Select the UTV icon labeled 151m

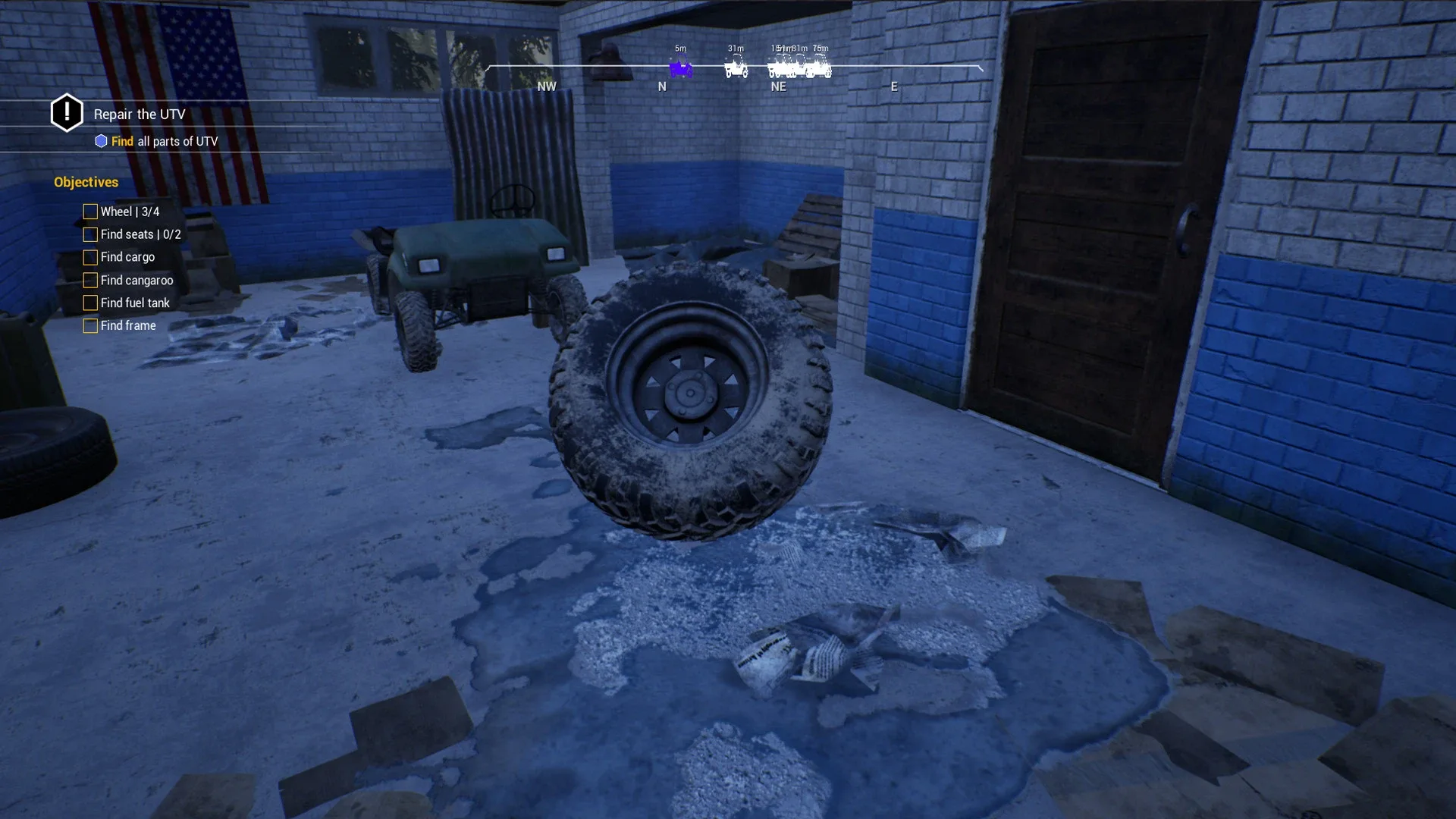point(780,70)
